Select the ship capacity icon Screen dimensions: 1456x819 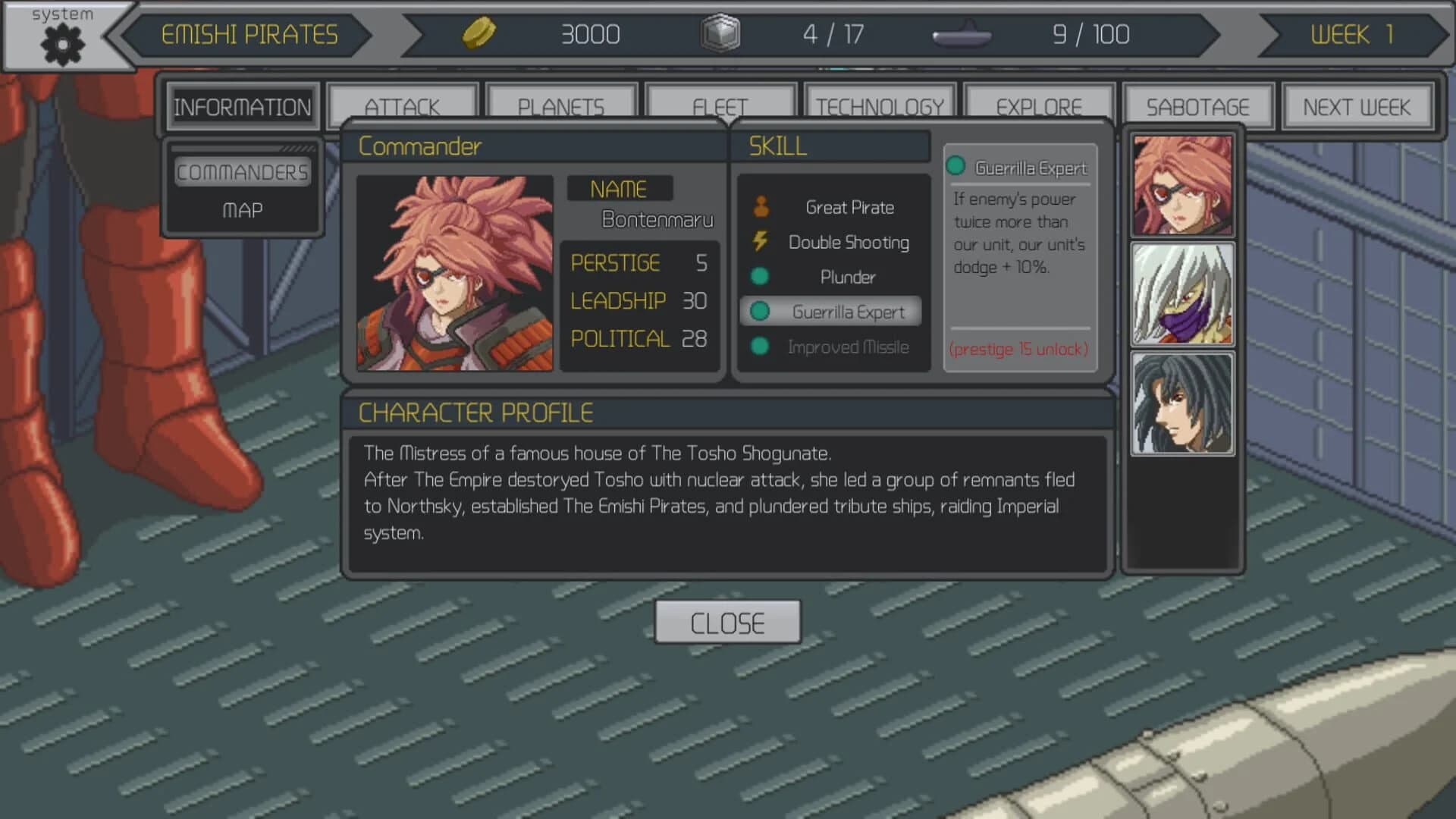pos(962,34)
